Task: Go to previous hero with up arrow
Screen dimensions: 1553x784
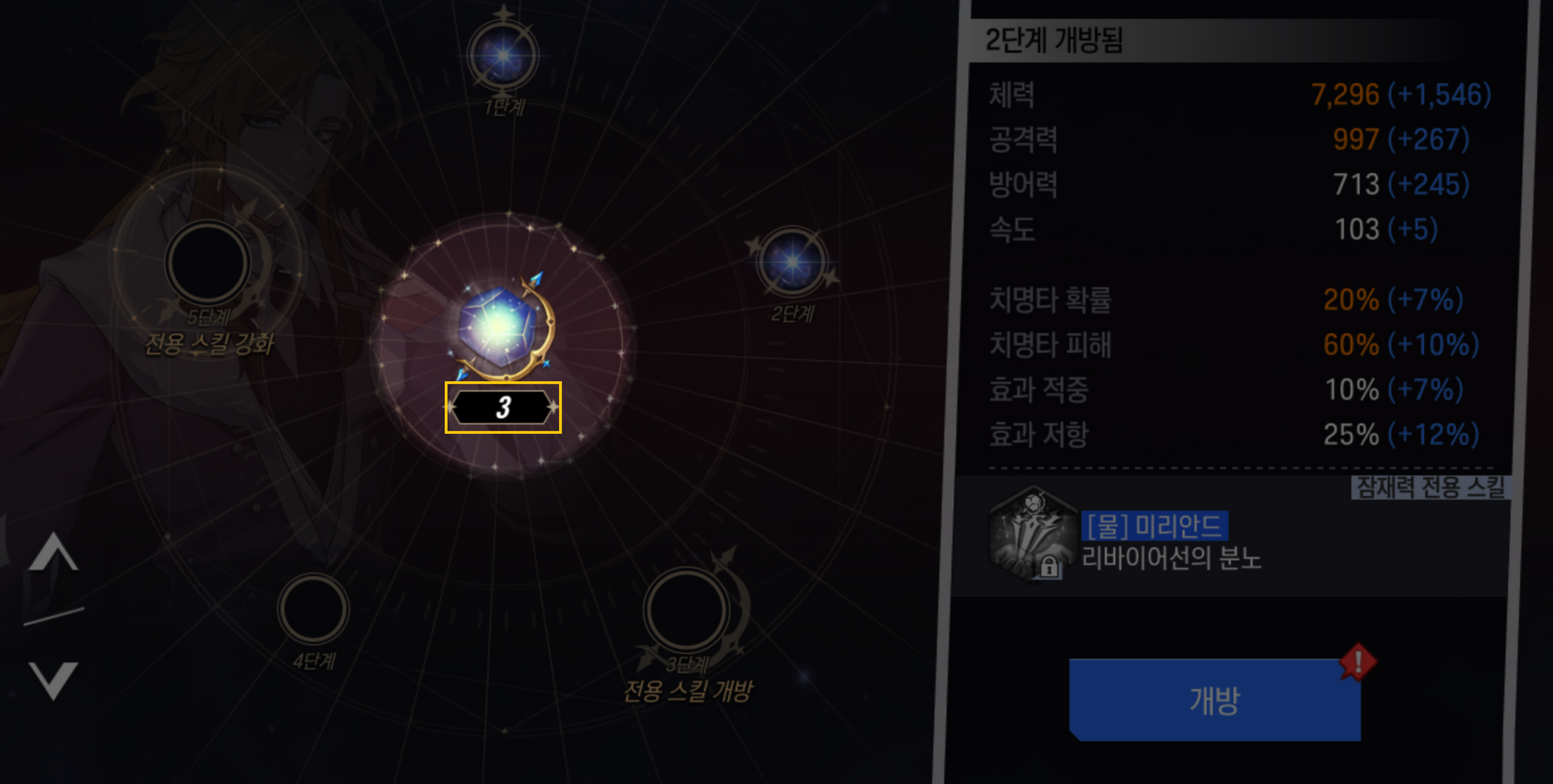Action: tap(53, 553)
